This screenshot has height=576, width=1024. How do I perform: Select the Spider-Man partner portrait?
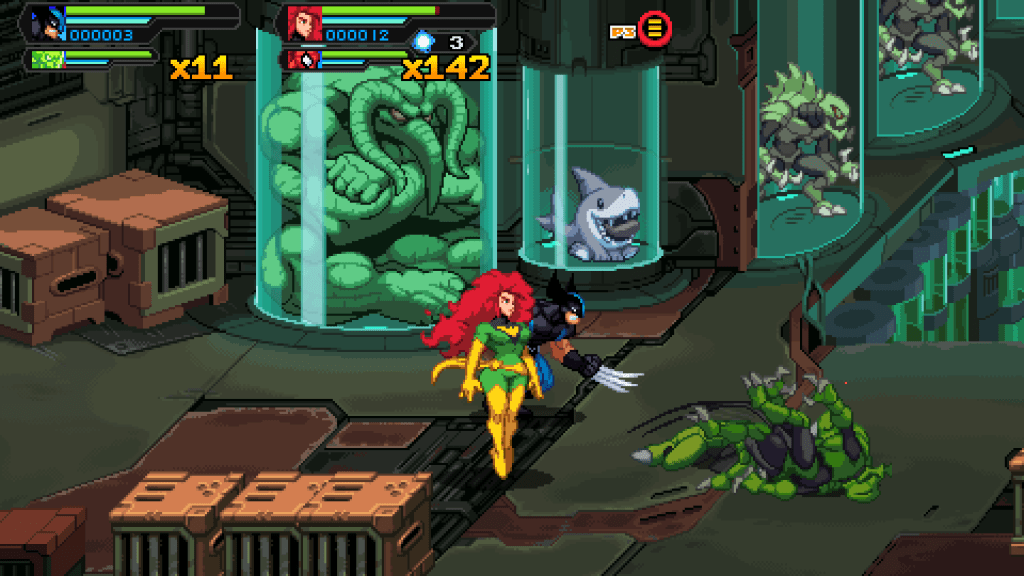pyautogui.click(x=302, y=60)
